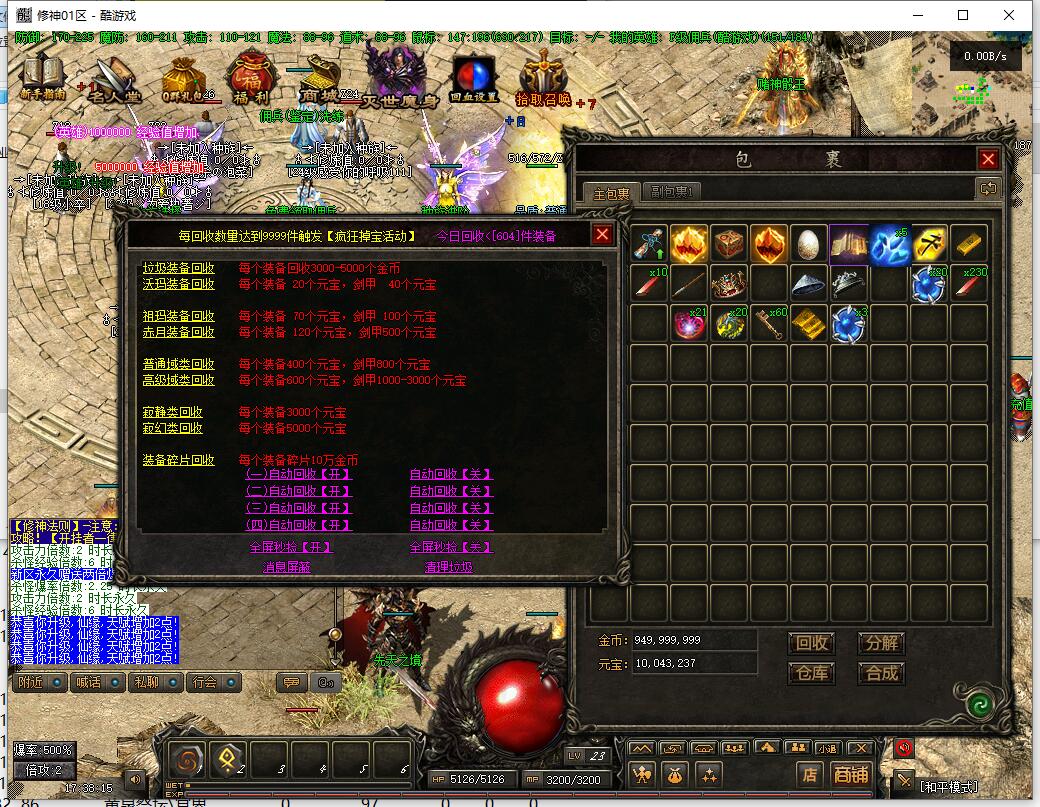Open the 回血设置 icon

pos(474,78)
